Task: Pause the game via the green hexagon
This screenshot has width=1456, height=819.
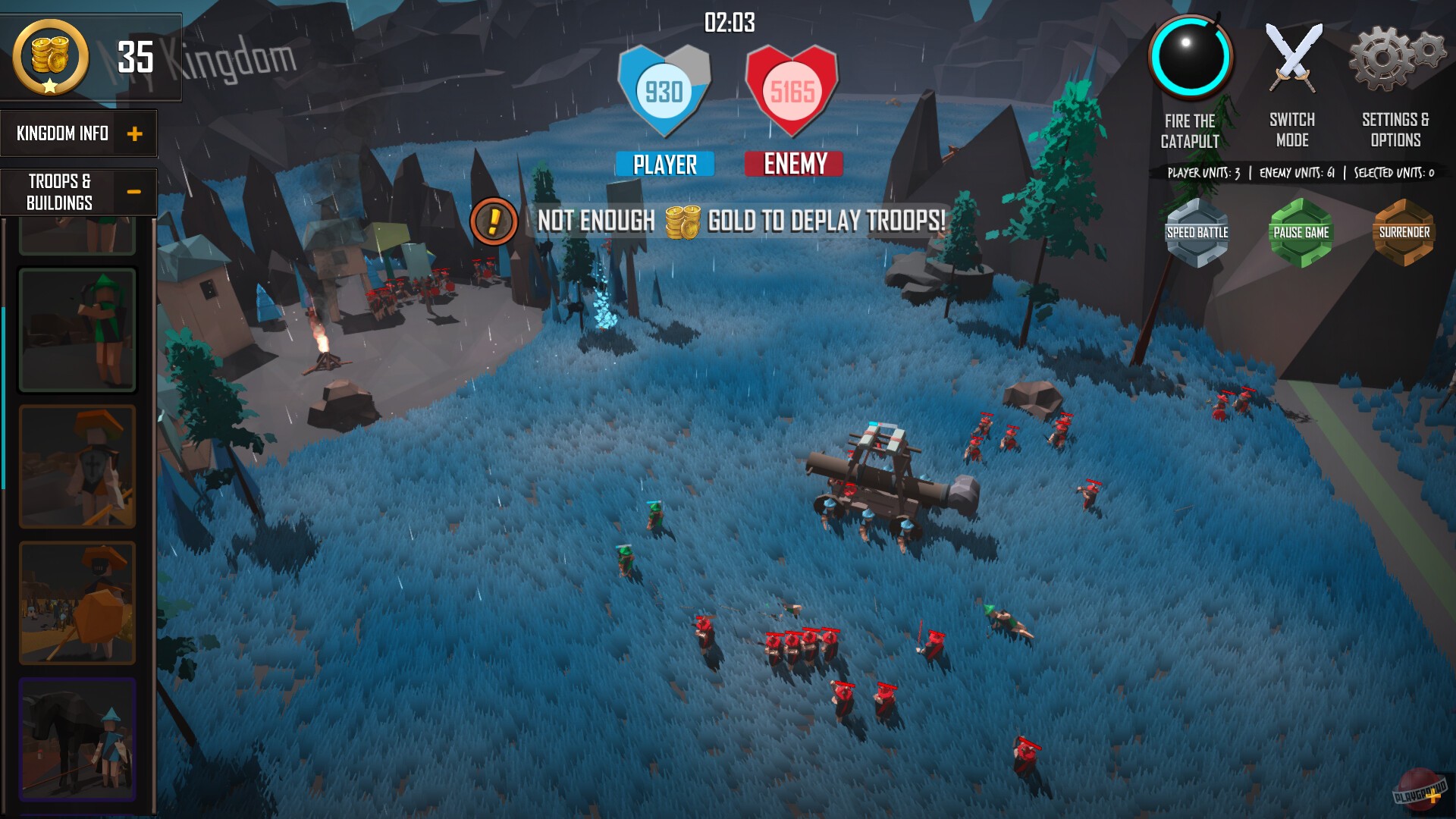Action: coord(1302,234)
